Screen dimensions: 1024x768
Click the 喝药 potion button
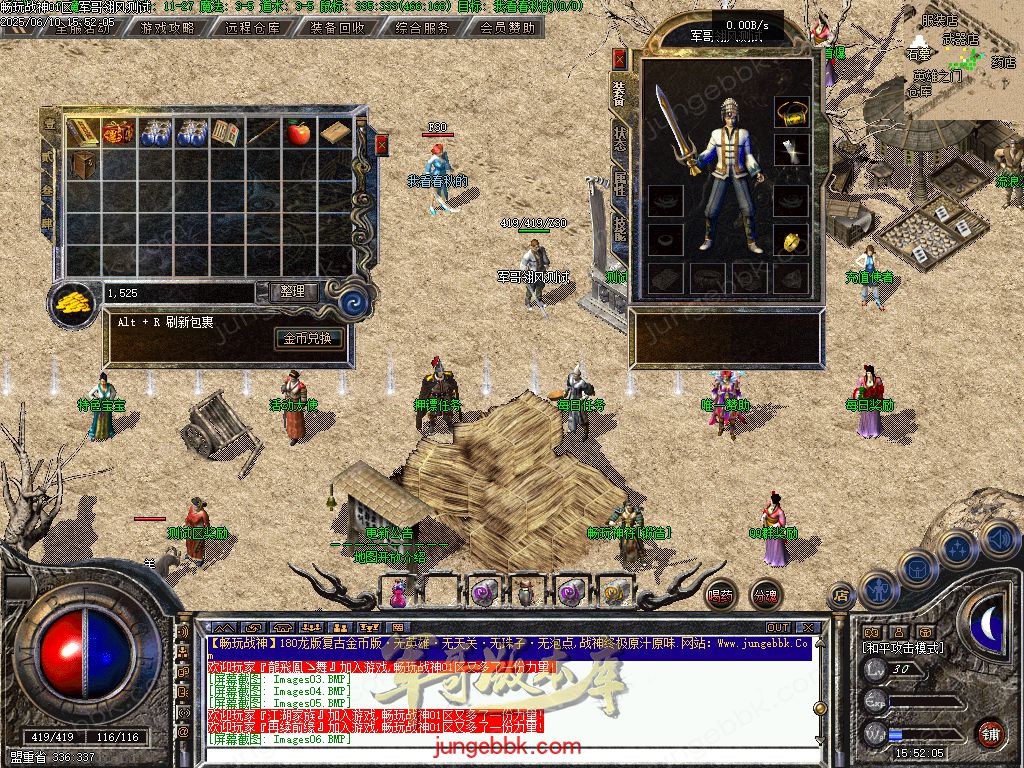720,595
